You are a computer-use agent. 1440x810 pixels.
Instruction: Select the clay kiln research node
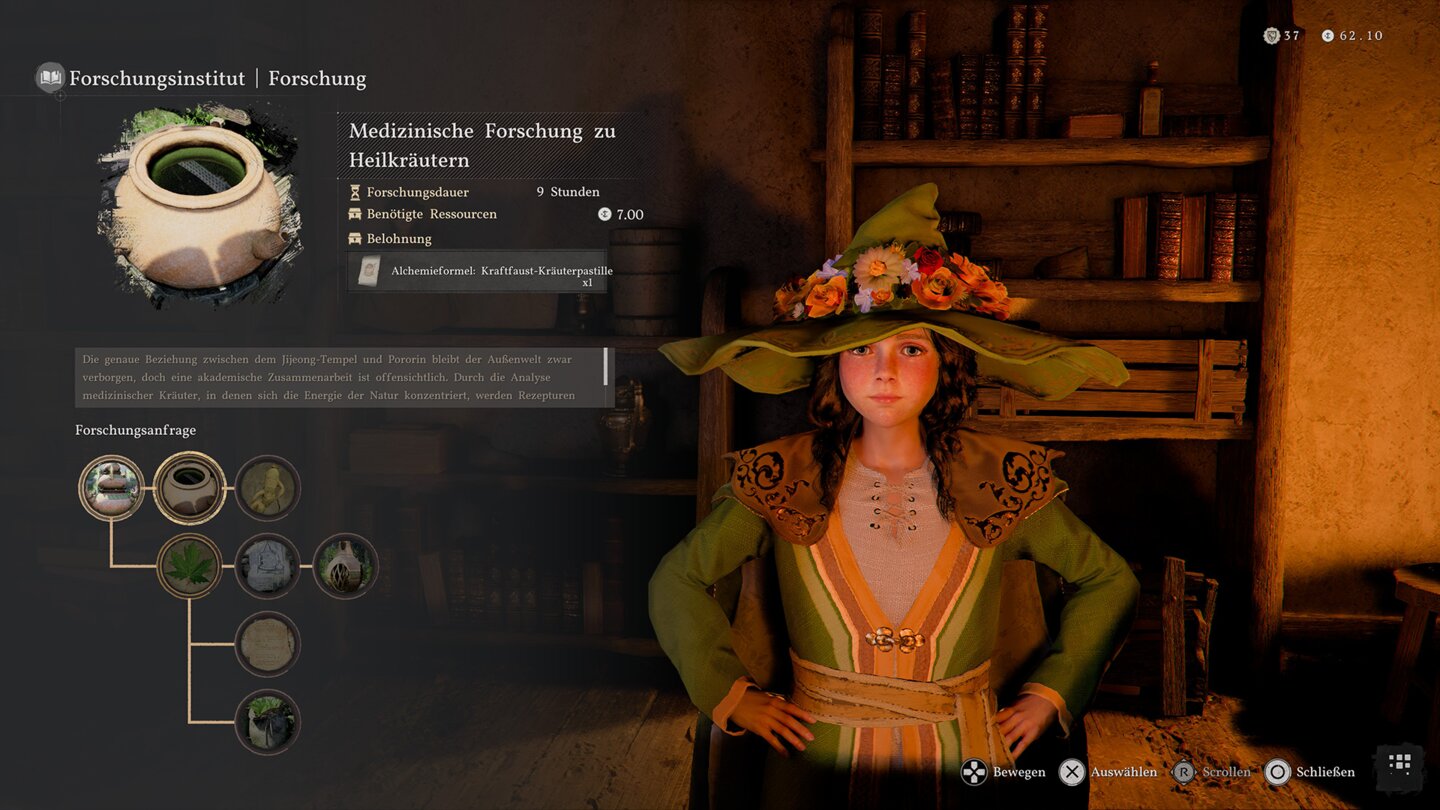click(346, 566)
